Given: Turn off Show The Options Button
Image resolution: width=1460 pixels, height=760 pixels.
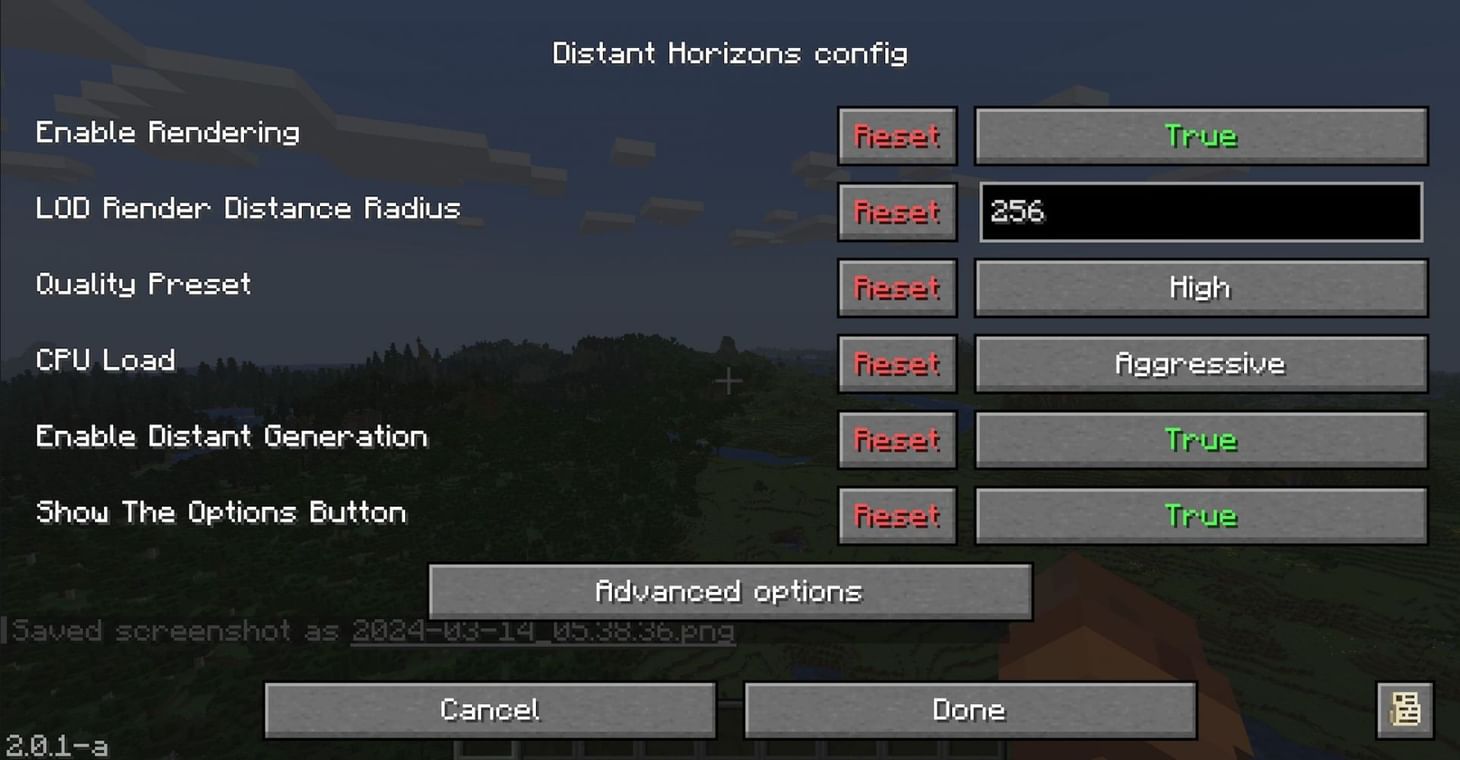Looking at the screenshot, I should (1199, 515).
